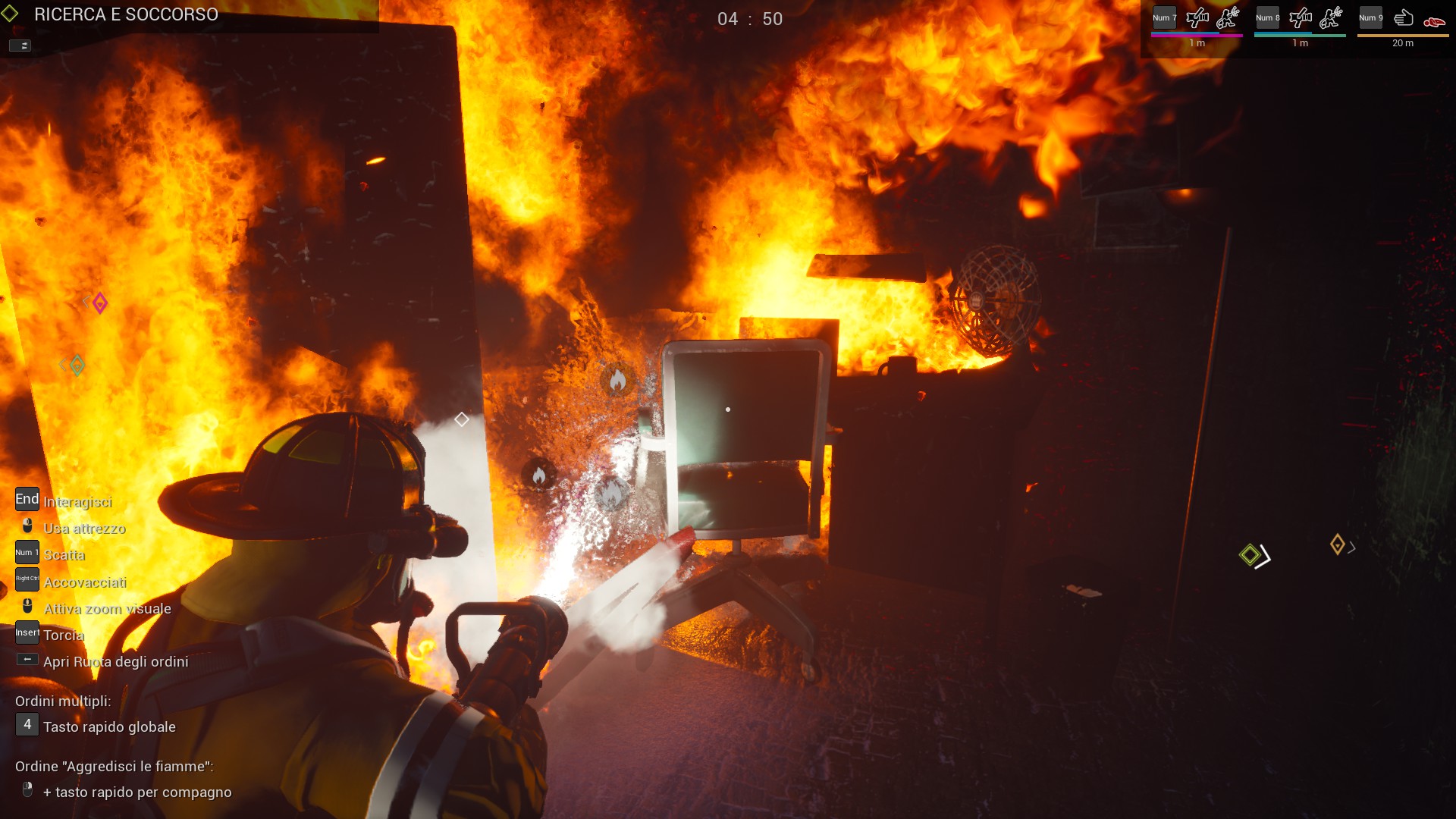Click the spraying firefighter icon next to Num 7
Image resolution: width=1456 pixels, height=819 pixels.
[1227, 18]
